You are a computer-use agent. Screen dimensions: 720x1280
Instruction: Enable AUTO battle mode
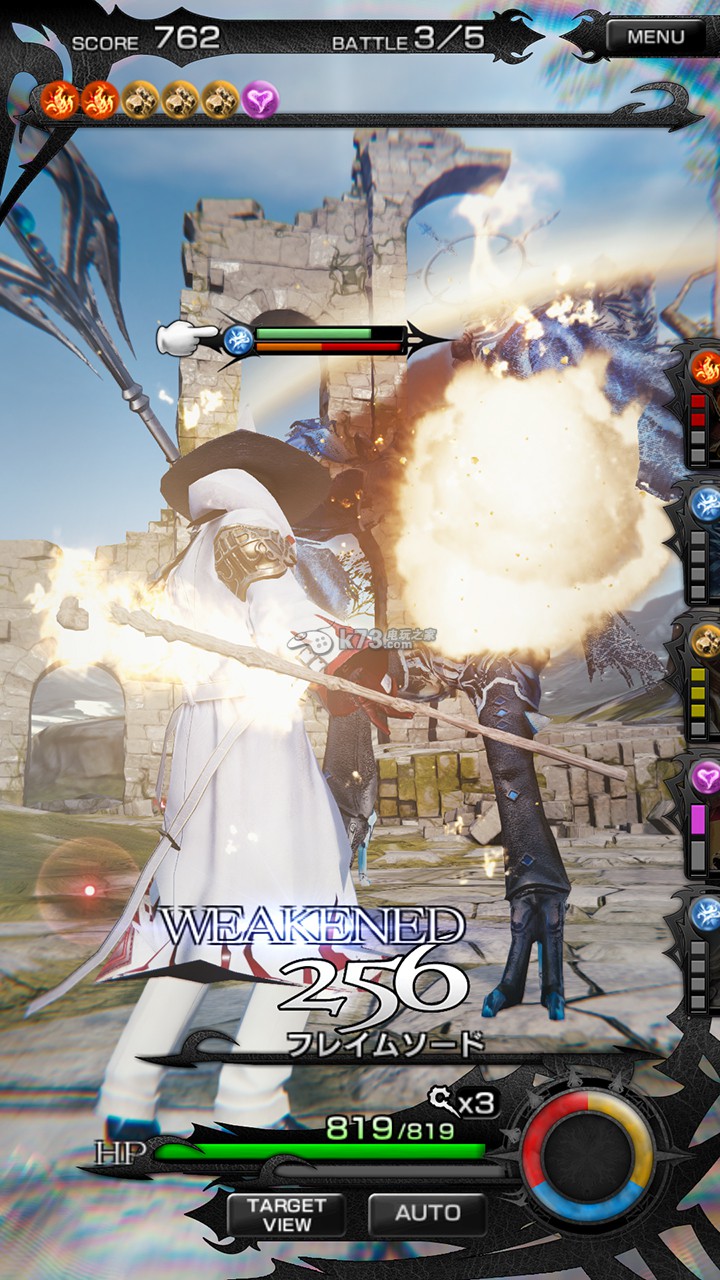(427, 1214)
